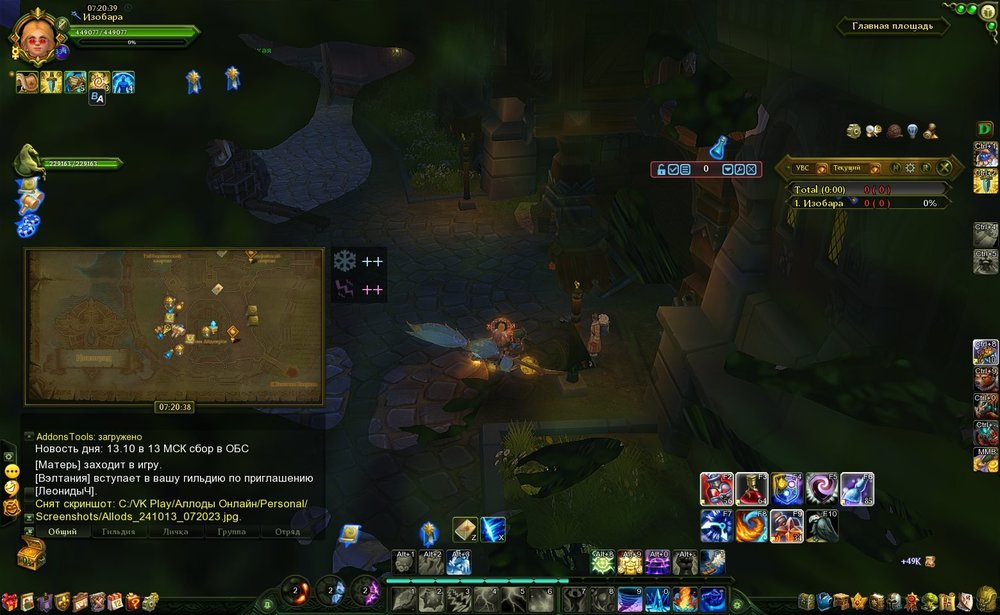Screen dimensions: 1000x615
Task: Activate the fire swirl ability on F8
Action: coord(751,526)
